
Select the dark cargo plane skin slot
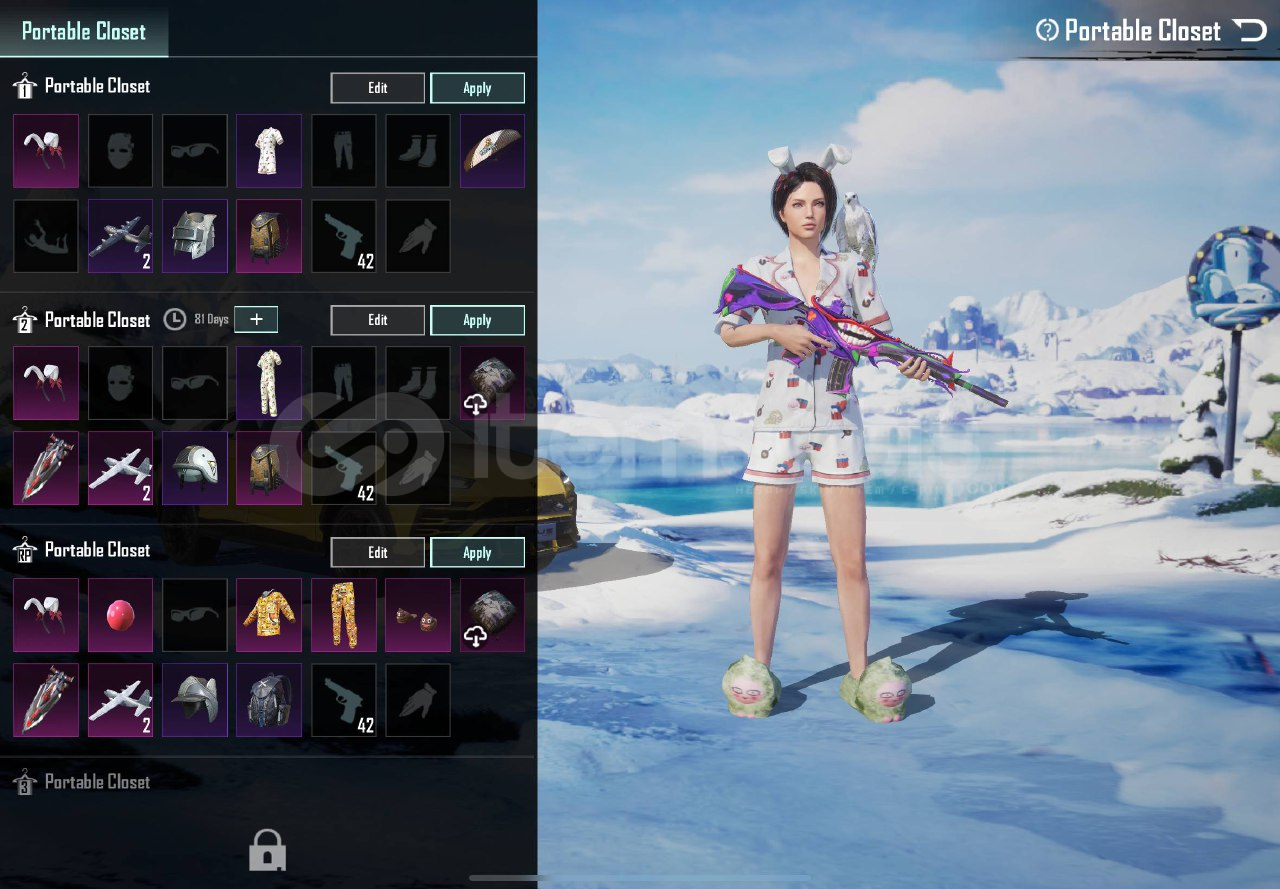click(x=121, y=236)
